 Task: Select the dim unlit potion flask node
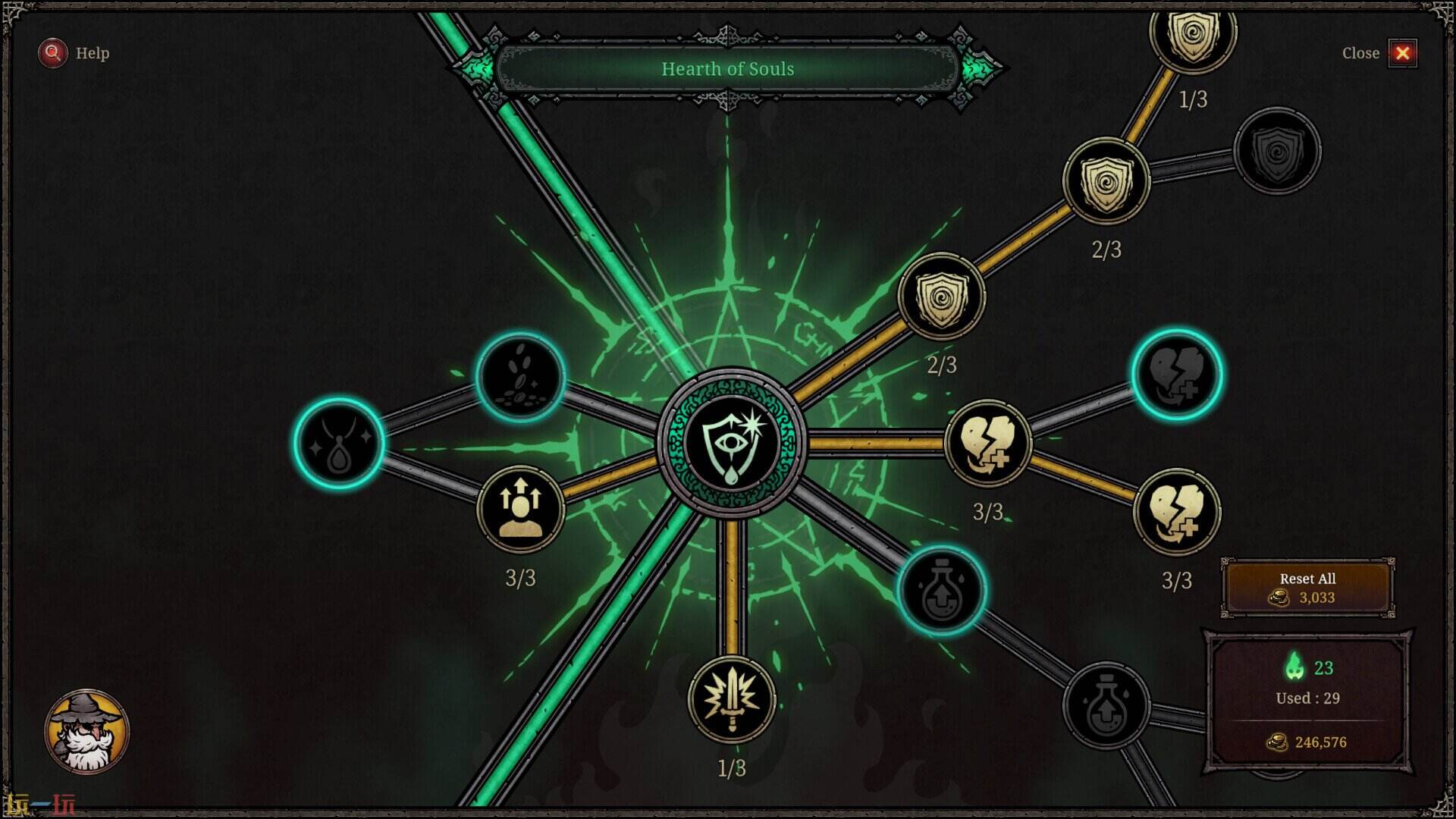1106,705
